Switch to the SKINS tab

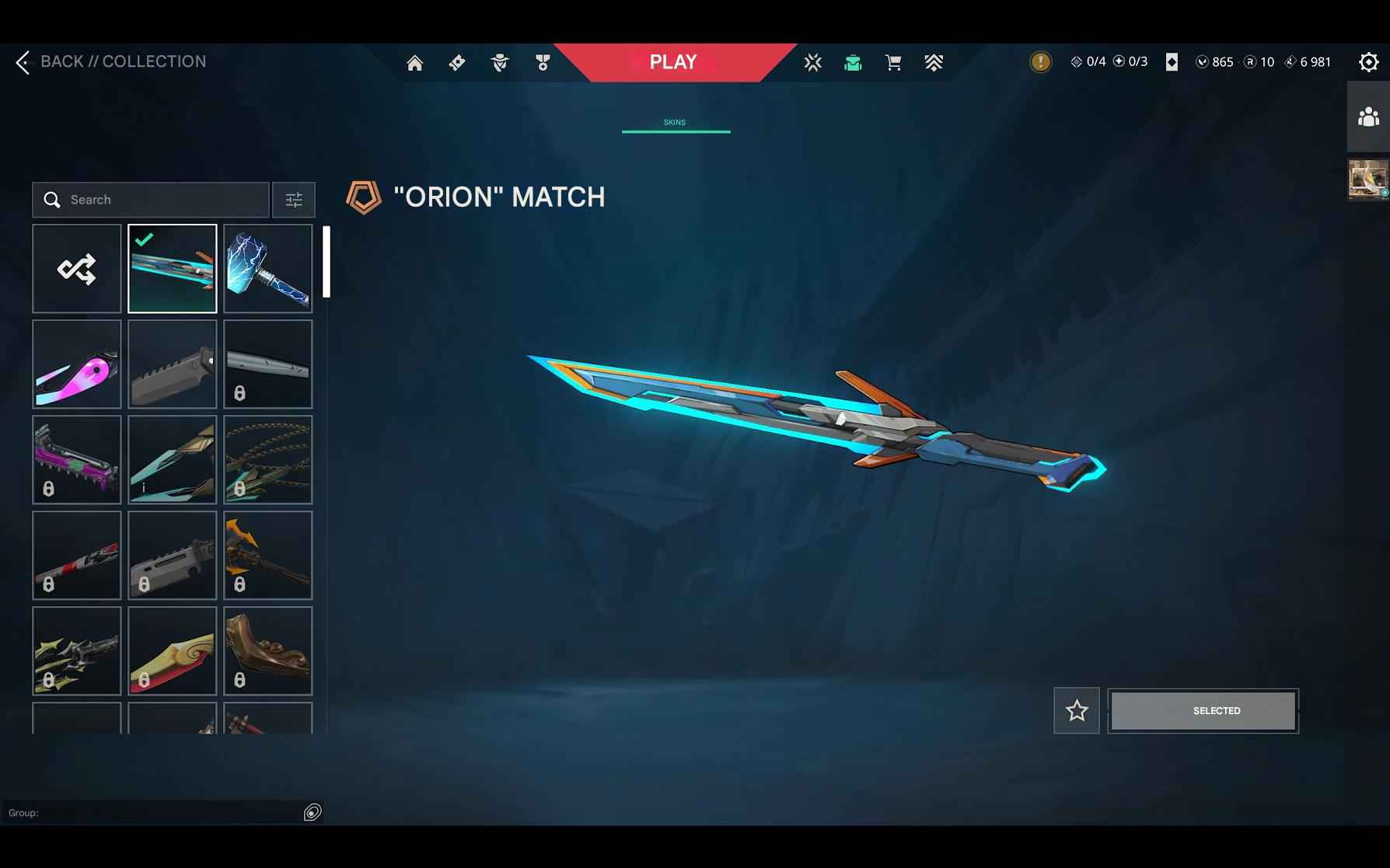(x=674, y=122)
